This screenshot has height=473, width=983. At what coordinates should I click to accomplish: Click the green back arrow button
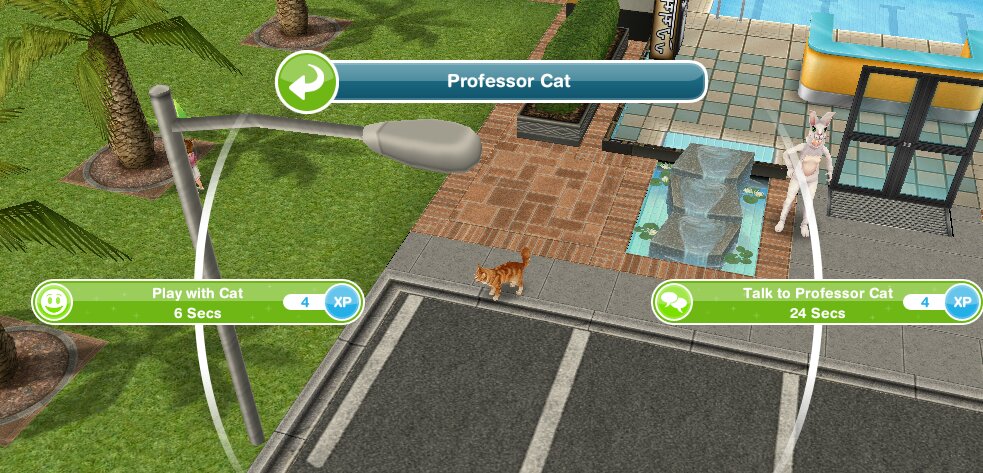point(304,82)
